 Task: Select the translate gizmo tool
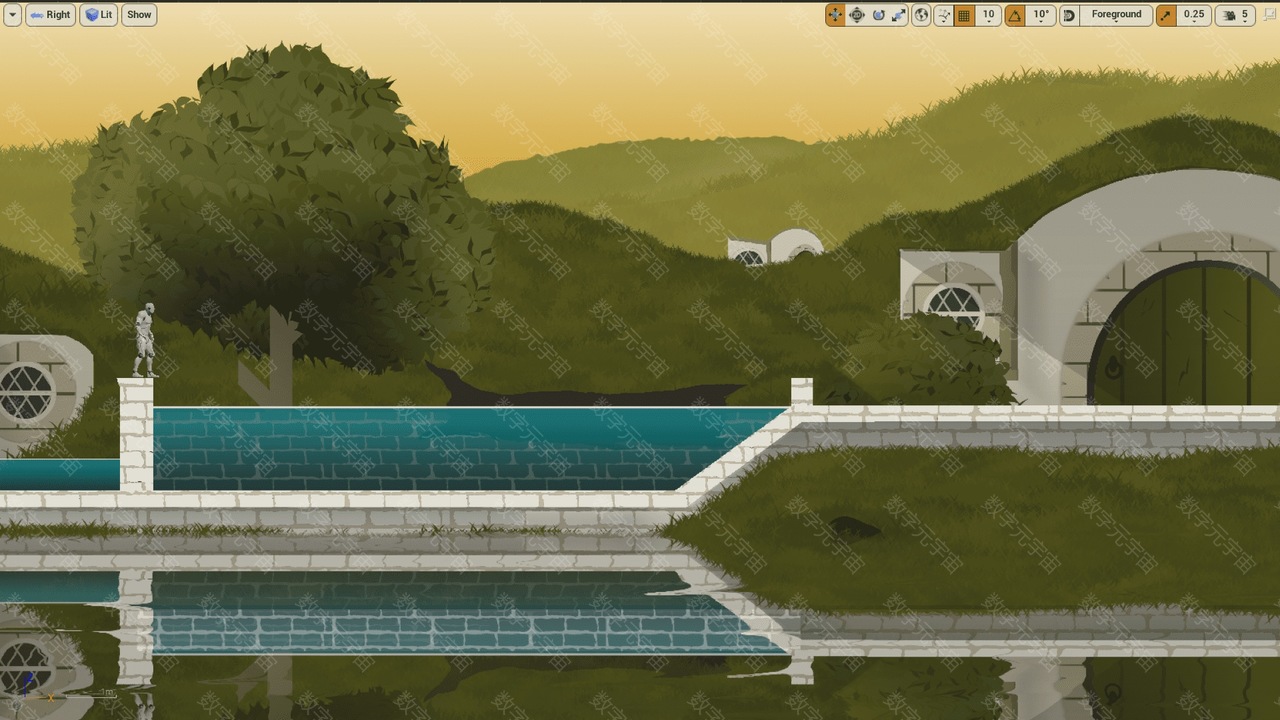[x=835, y=15]
